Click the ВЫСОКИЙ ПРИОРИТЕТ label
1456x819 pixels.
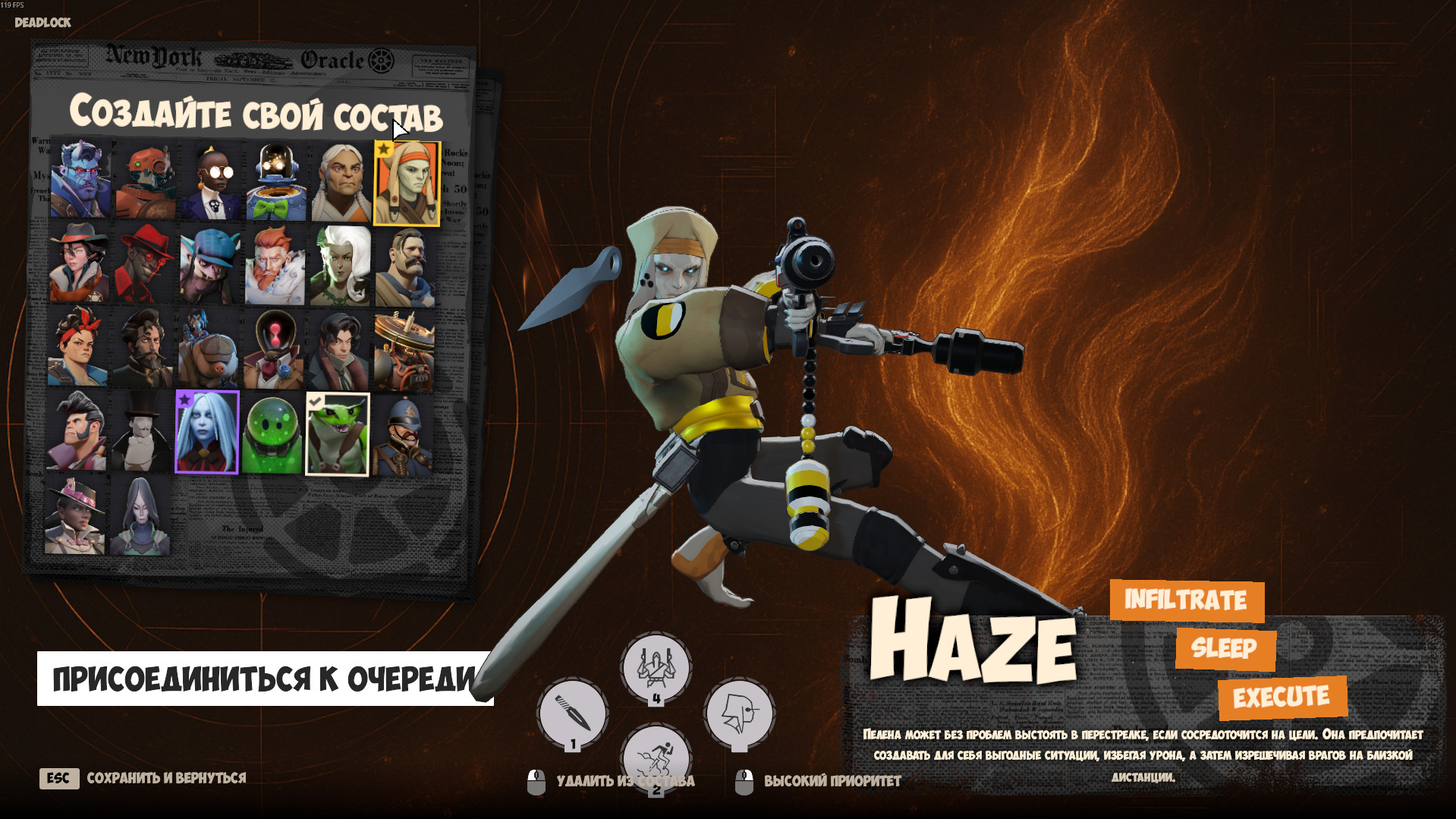coord(832,778)
